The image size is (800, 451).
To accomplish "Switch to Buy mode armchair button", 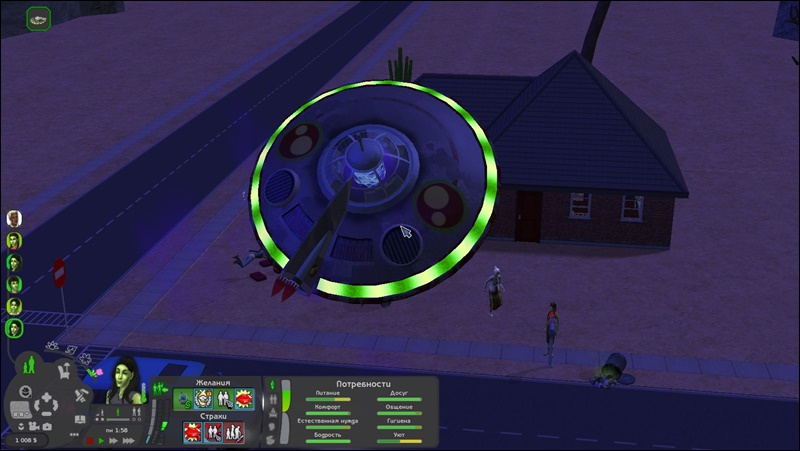I will pos(63,372).
